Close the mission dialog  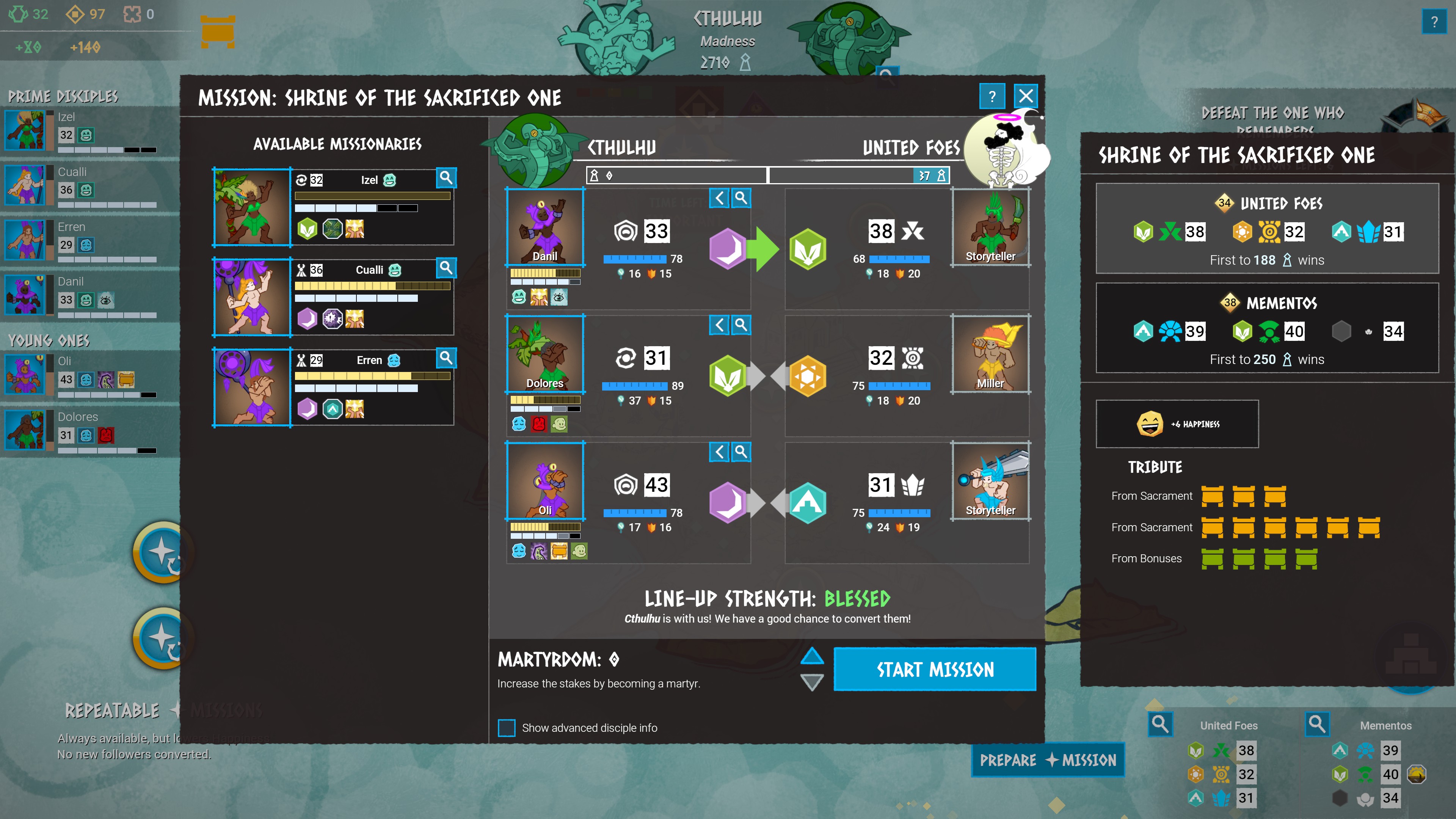1026,96
